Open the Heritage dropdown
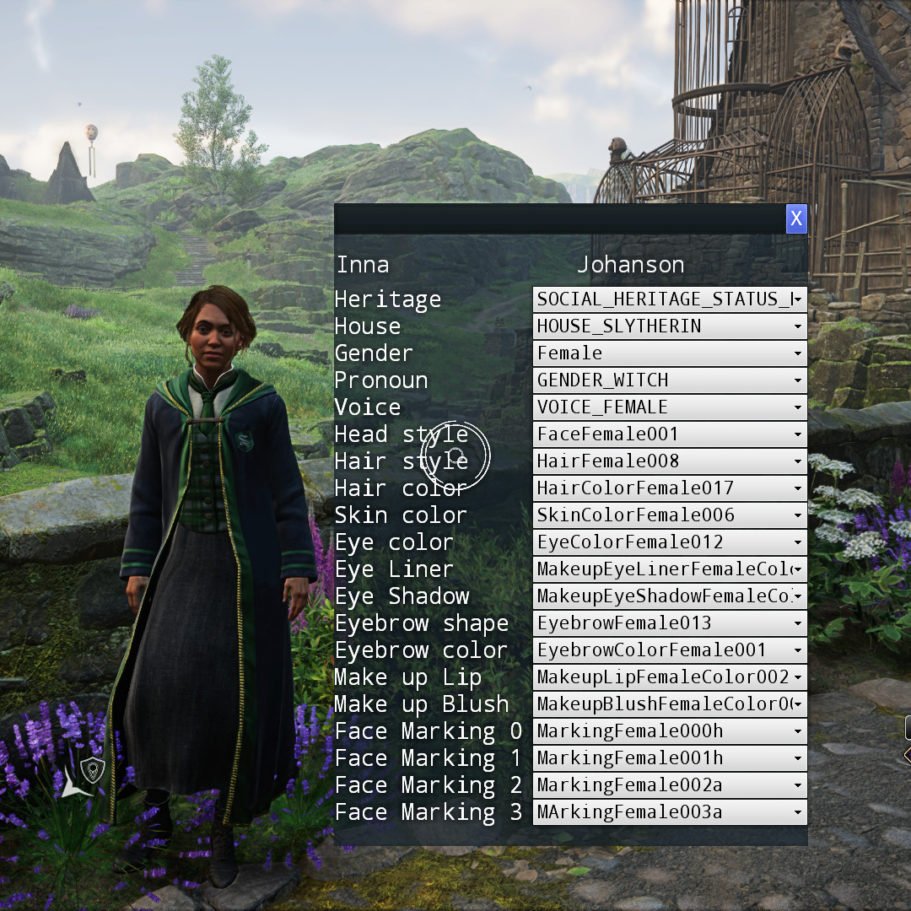 (669, 299)
